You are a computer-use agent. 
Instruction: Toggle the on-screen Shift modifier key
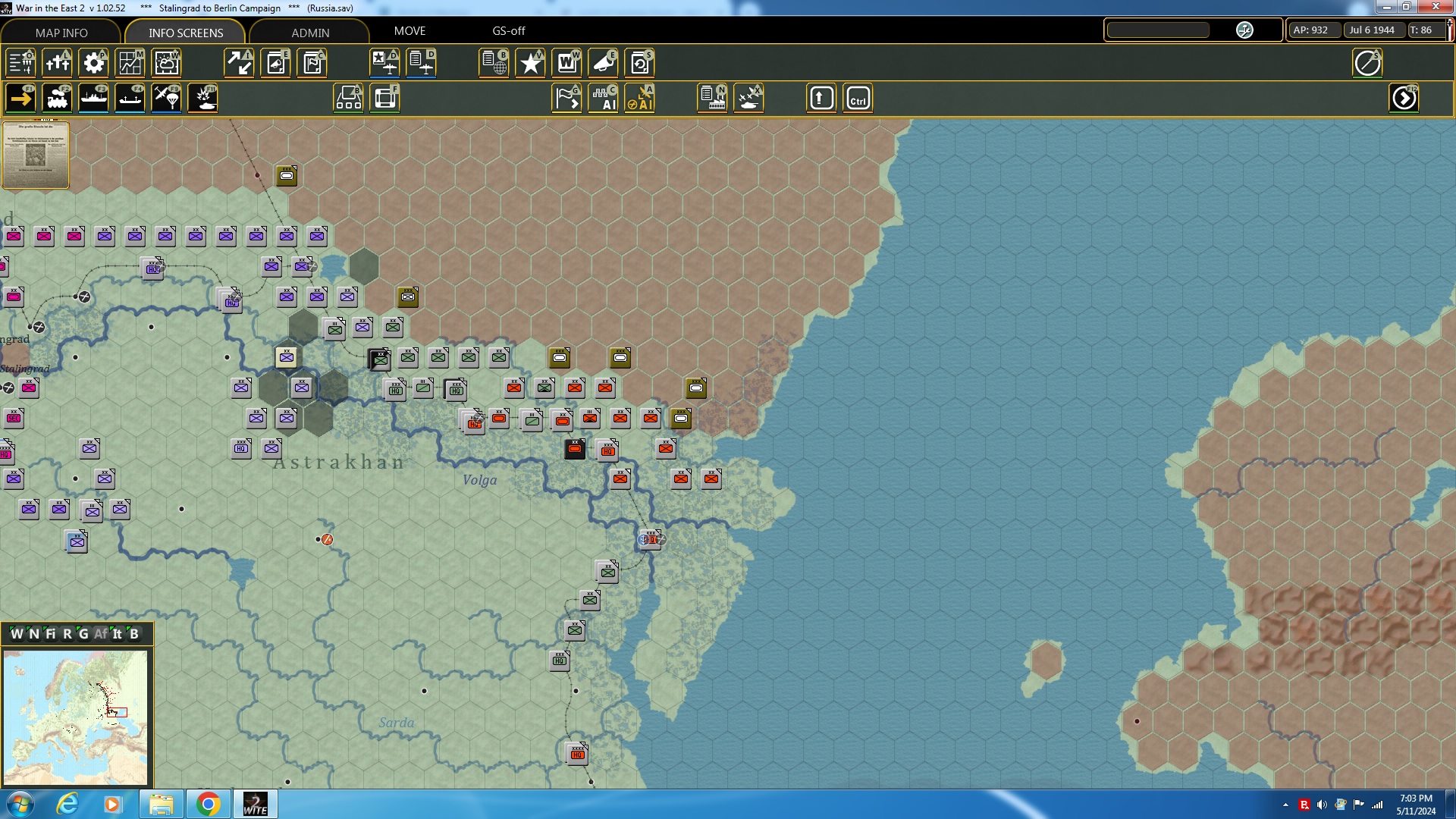pos(821,97)
